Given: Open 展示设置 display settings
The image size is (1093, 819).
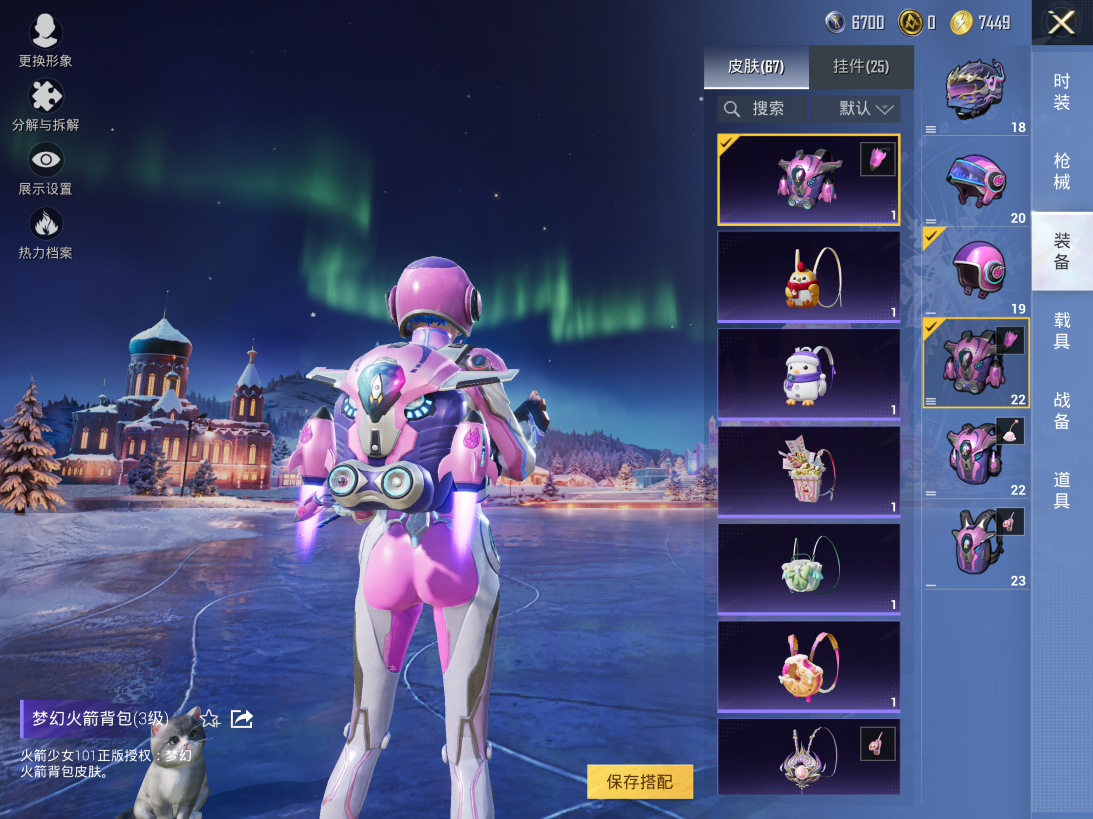Looking at the screenshot, I should (45, 168).
